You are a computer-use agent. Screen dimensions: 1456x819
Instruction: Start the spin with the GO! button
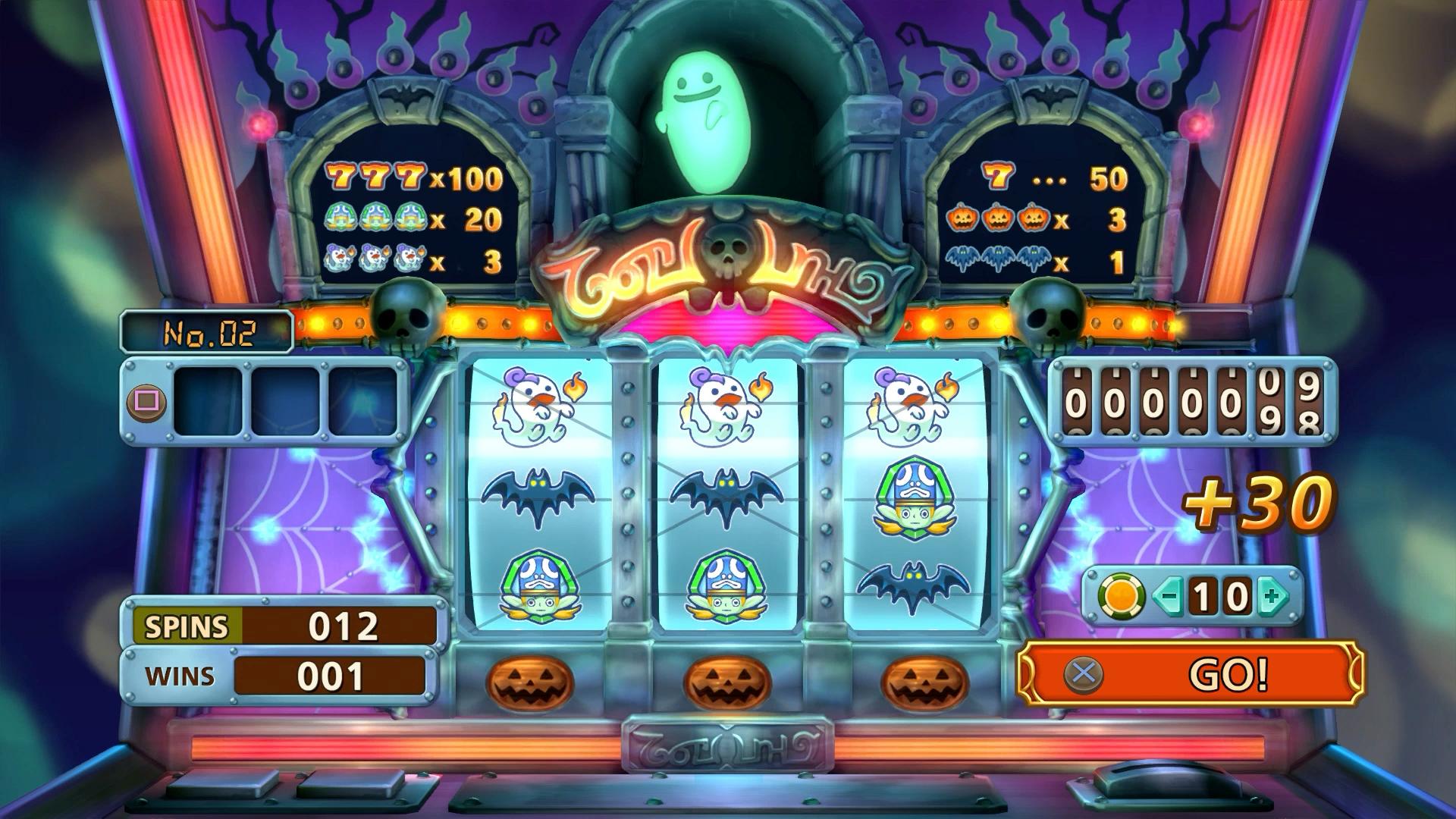[x=1189, y=673]
